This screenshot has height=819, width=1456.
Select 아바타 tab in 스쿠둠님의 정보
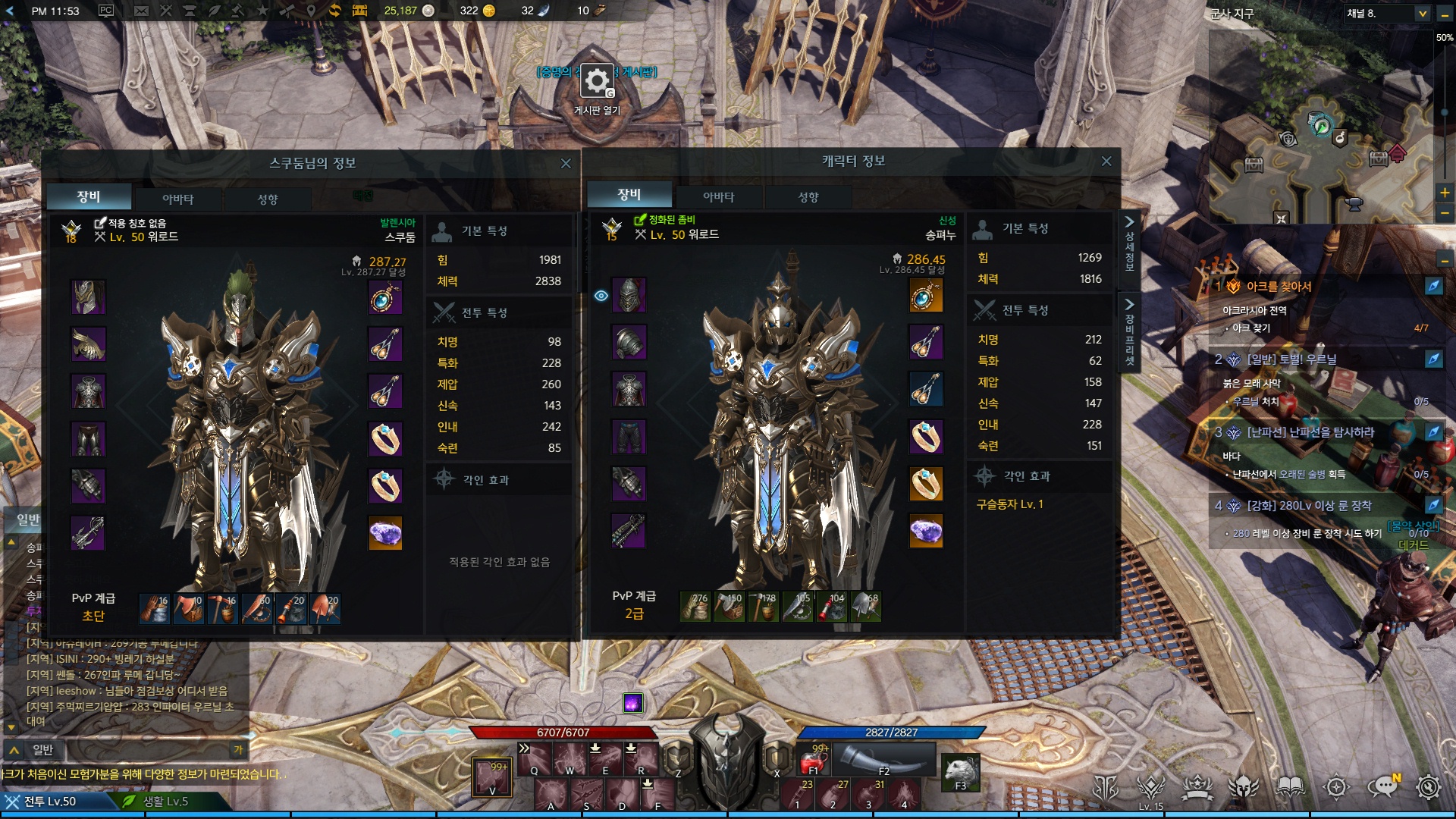[x=177, y=199]
